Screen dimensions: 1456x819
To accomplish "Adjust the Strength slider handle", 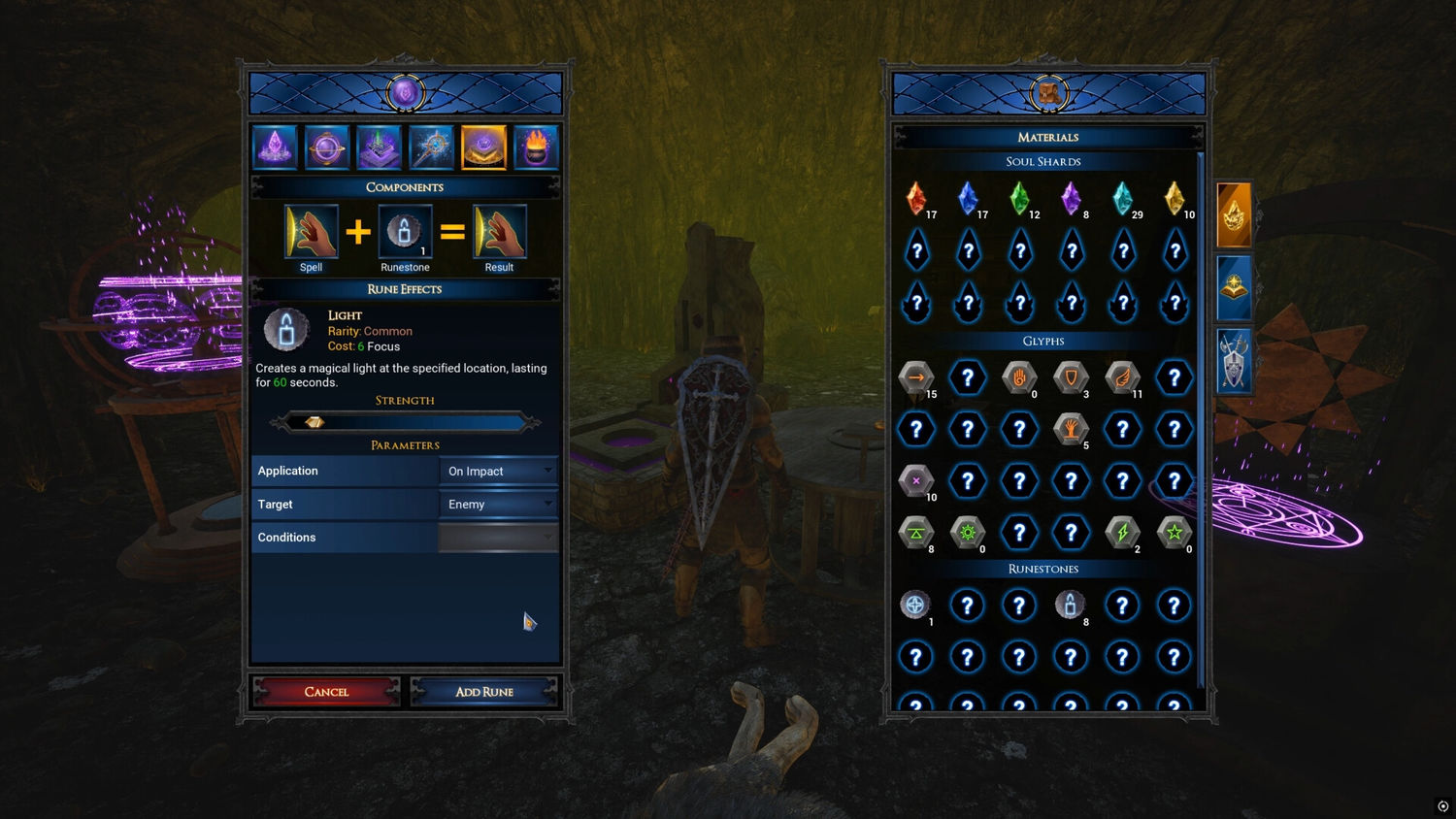I will click(314, 422).
